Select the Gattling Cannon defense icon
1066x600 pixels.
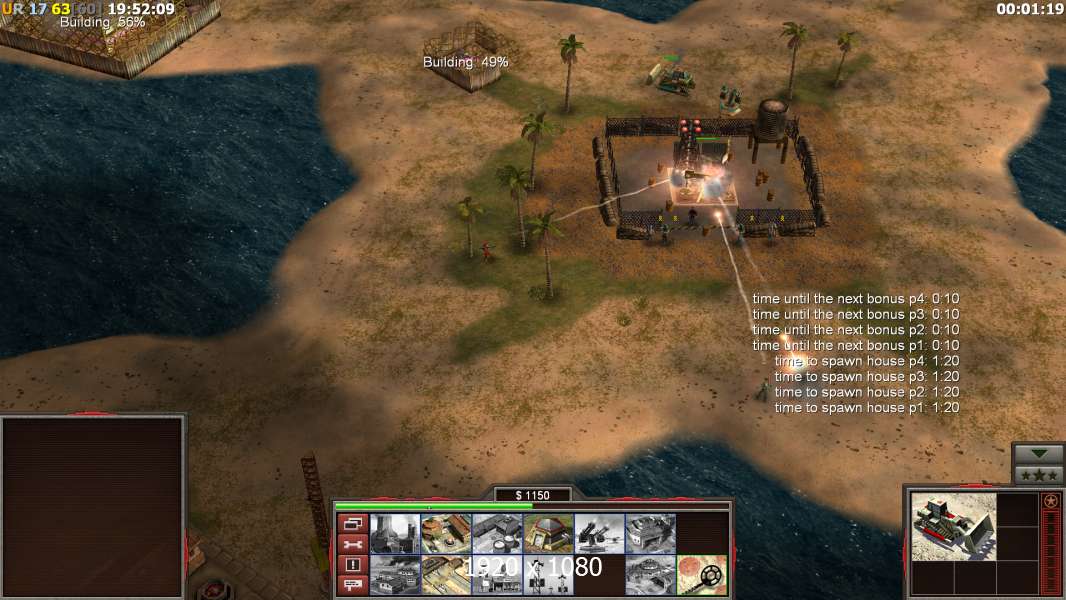(x=599, y=534)
